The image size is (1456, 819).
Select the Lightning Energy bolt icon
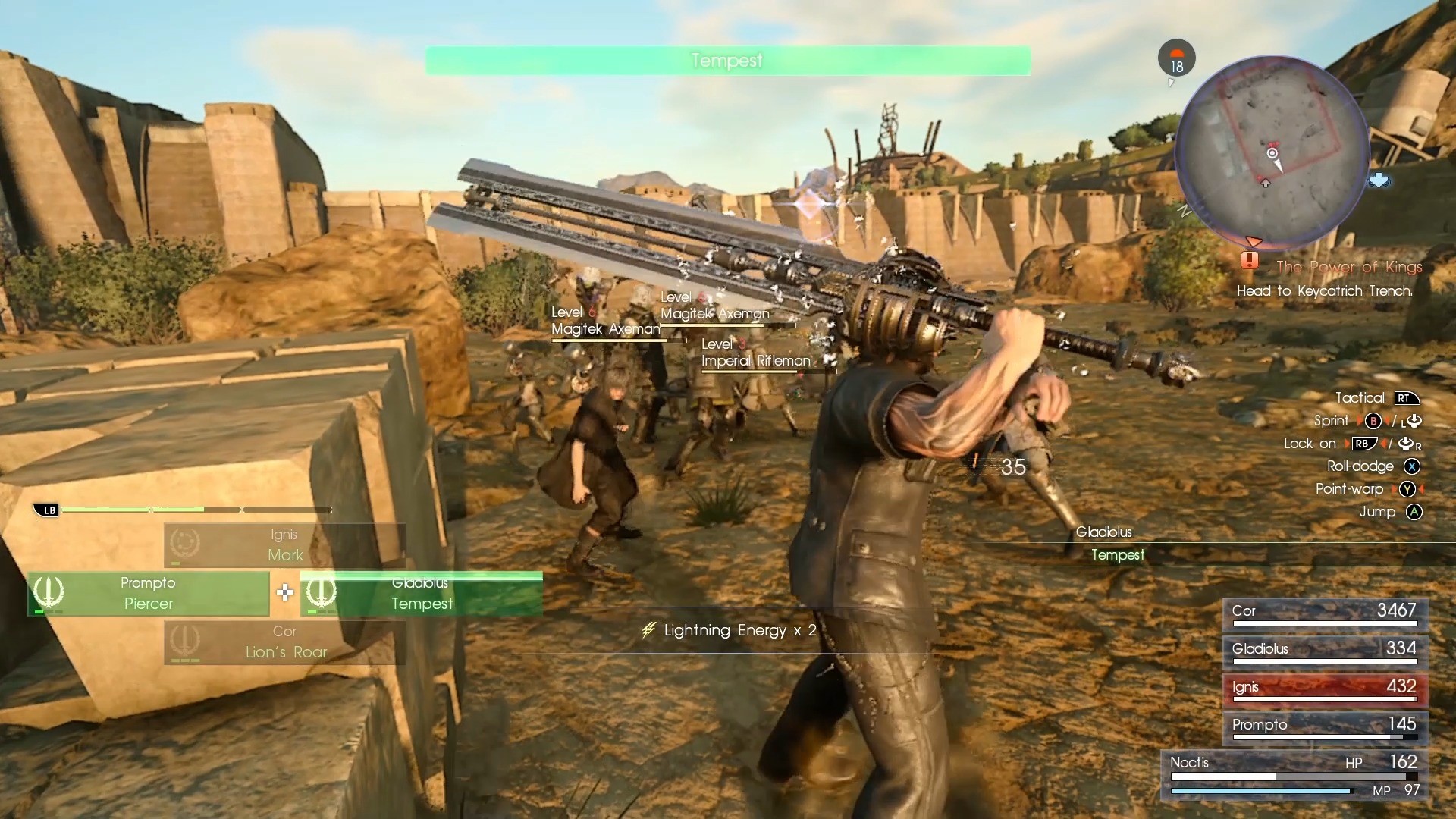coord(648,630)
